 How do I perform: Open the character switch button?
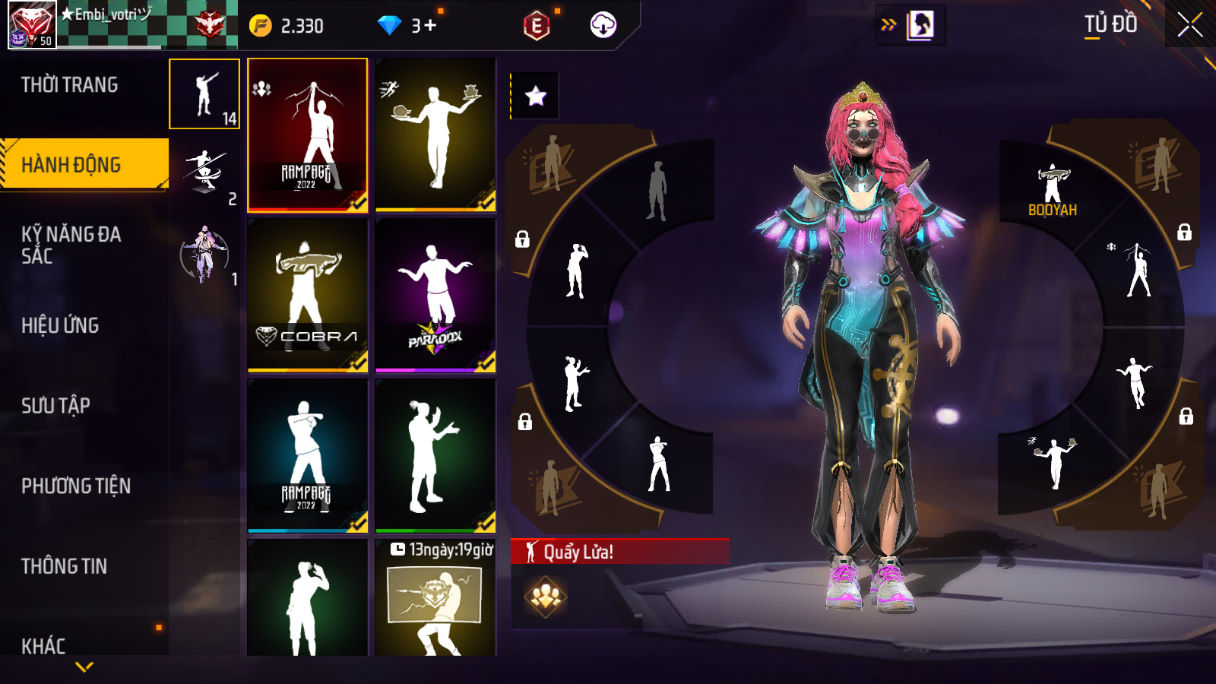pyautogui.click(x=911, y=26)
